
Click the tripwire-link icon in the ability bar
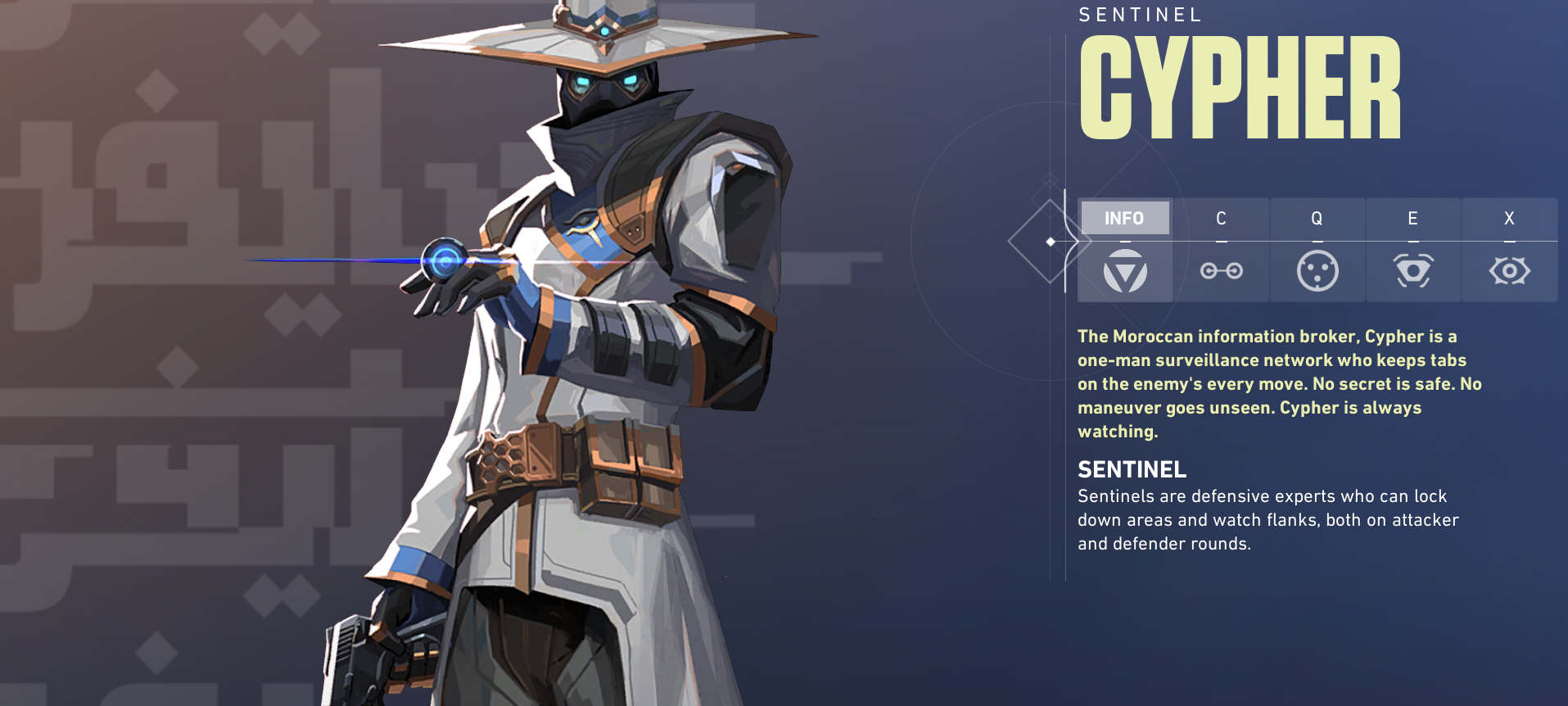pos(1221,270)
